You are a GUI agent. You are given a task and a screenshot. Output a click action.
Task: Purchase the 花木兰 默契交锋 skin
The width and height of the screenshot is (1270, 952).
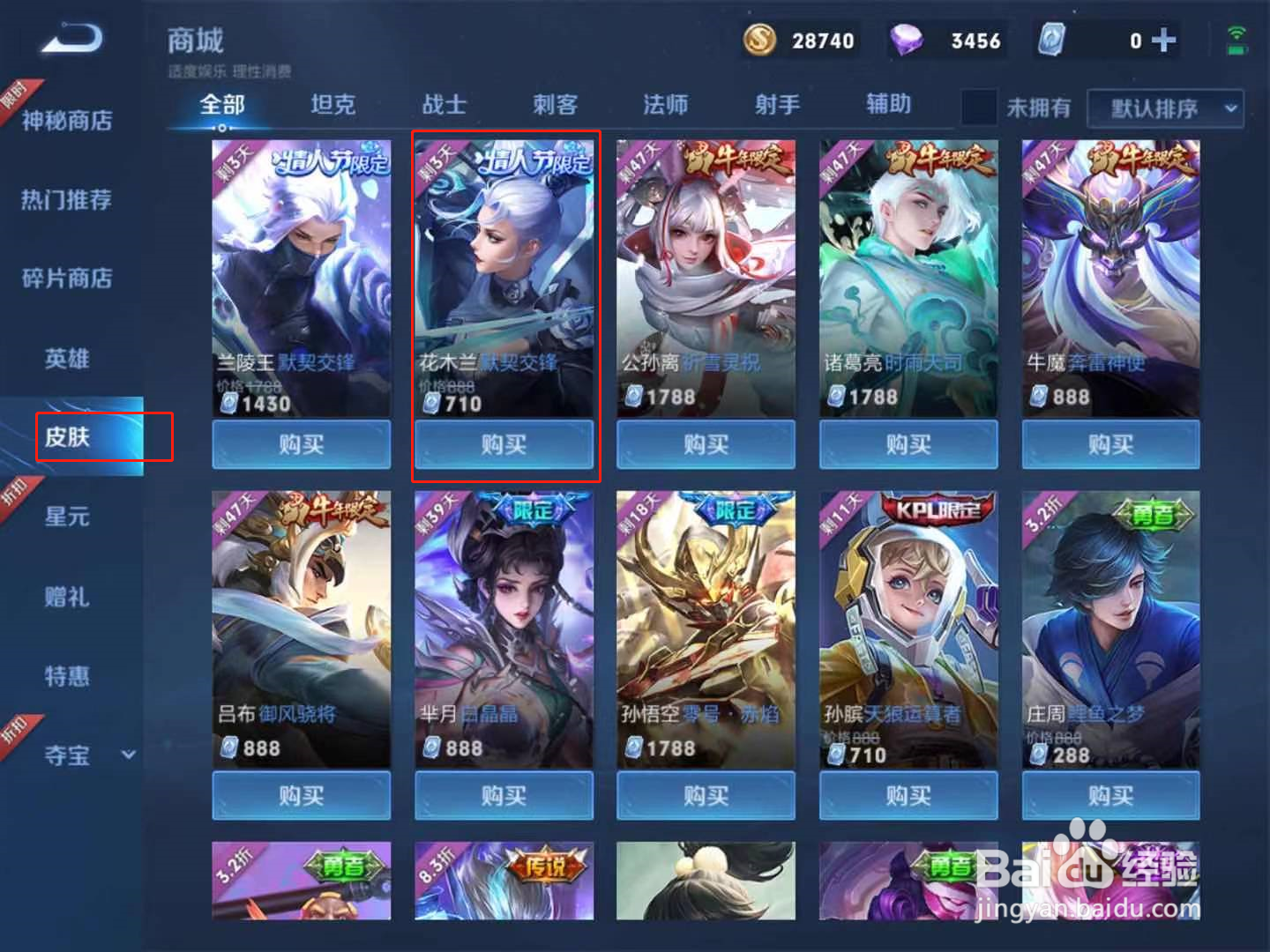[x=504, y=445]
